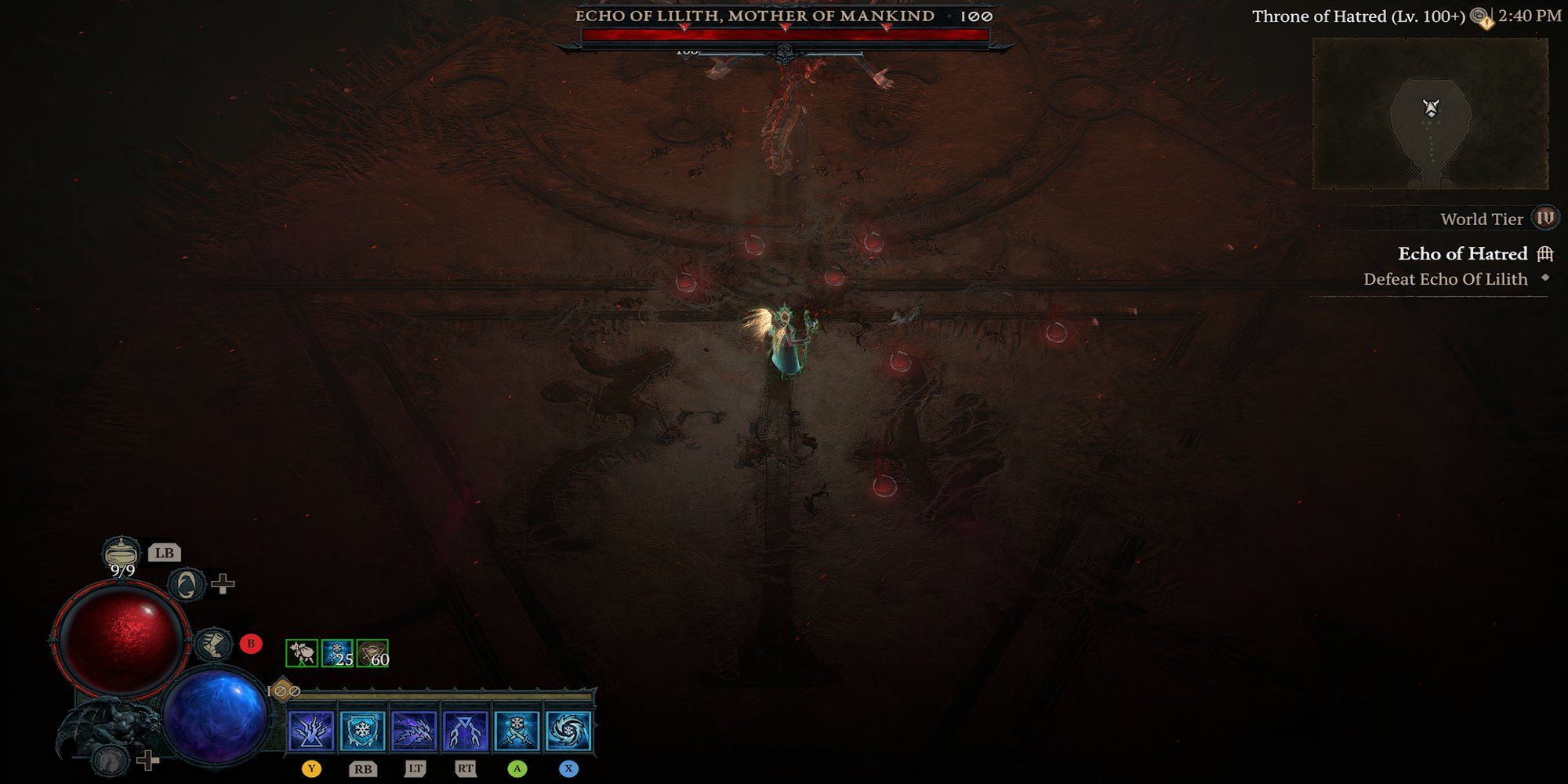Inspect the elixir pouch buff icon
Screen dimensions: 1568x784
(302, 653)
